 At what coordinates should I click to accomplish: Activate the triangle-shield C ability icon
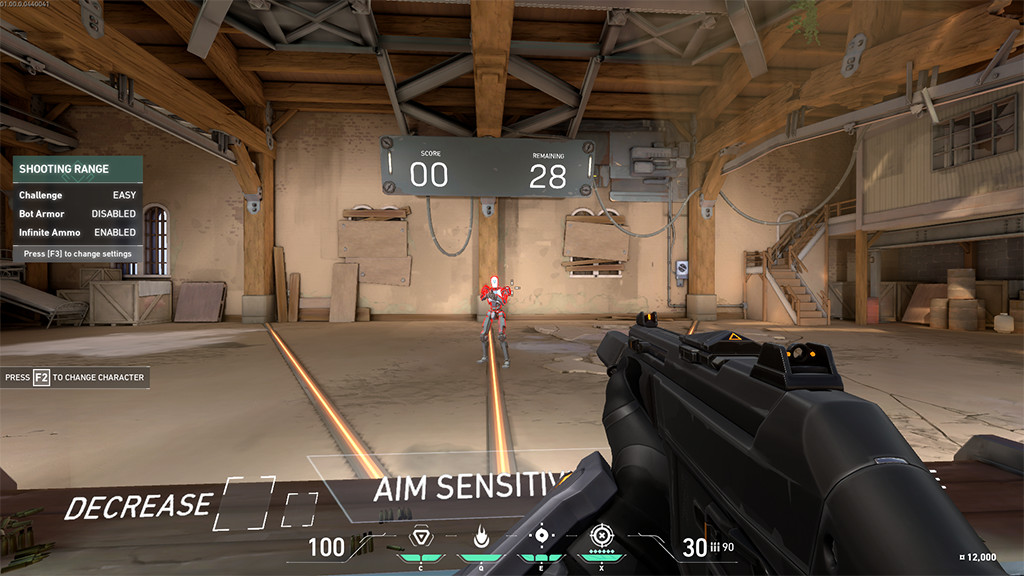coord(420,537)
